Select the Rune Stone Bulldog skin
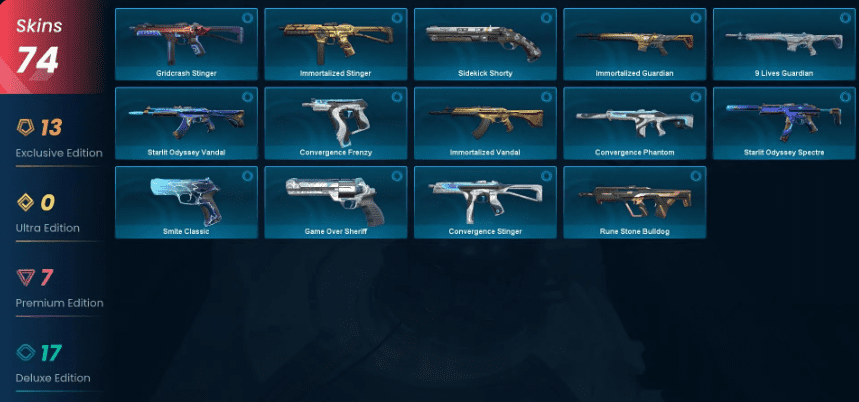Viewport: 859px width, 402px height. (634, 202)
